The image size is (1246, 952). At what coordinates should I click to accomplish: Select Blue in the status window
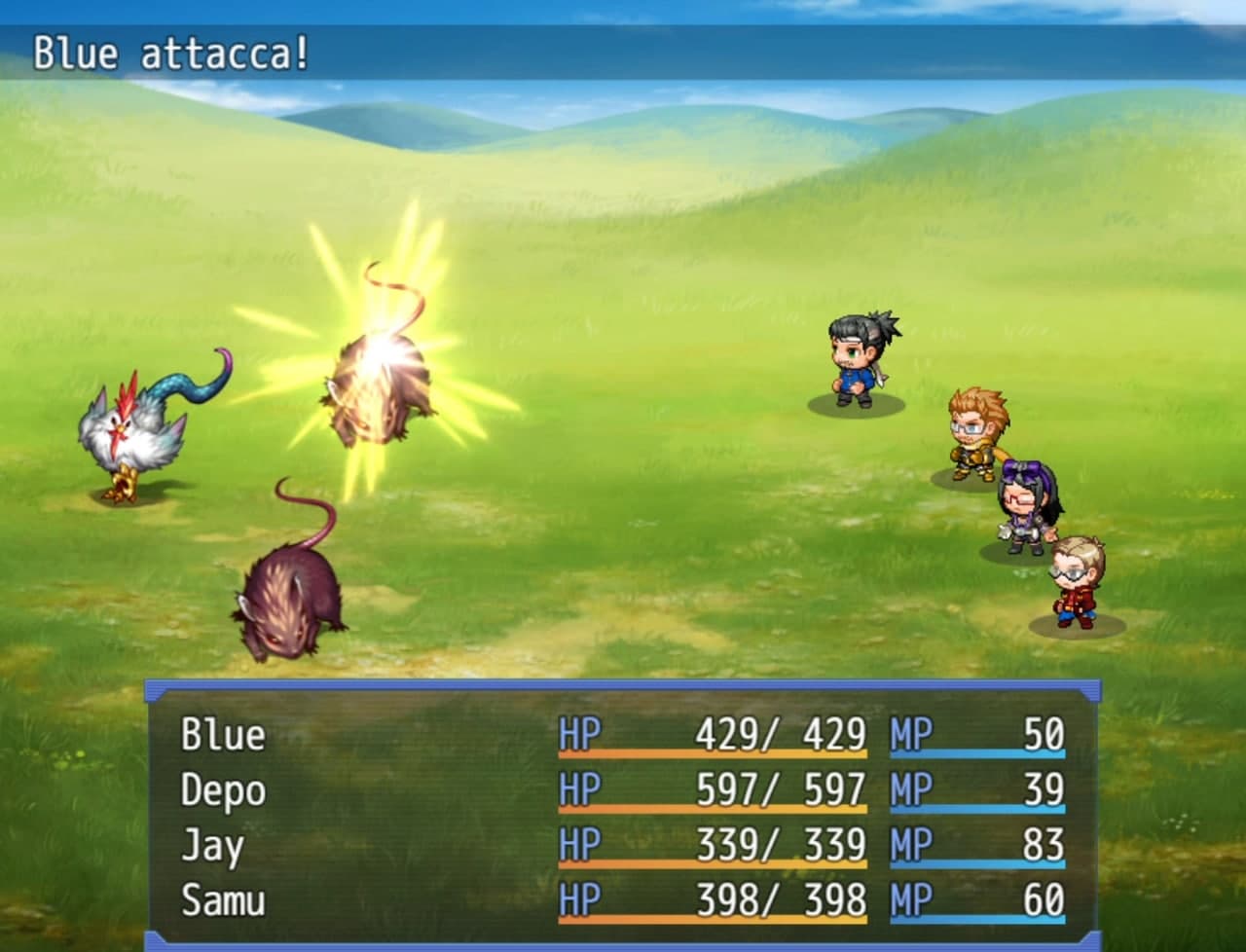point(222,738)
